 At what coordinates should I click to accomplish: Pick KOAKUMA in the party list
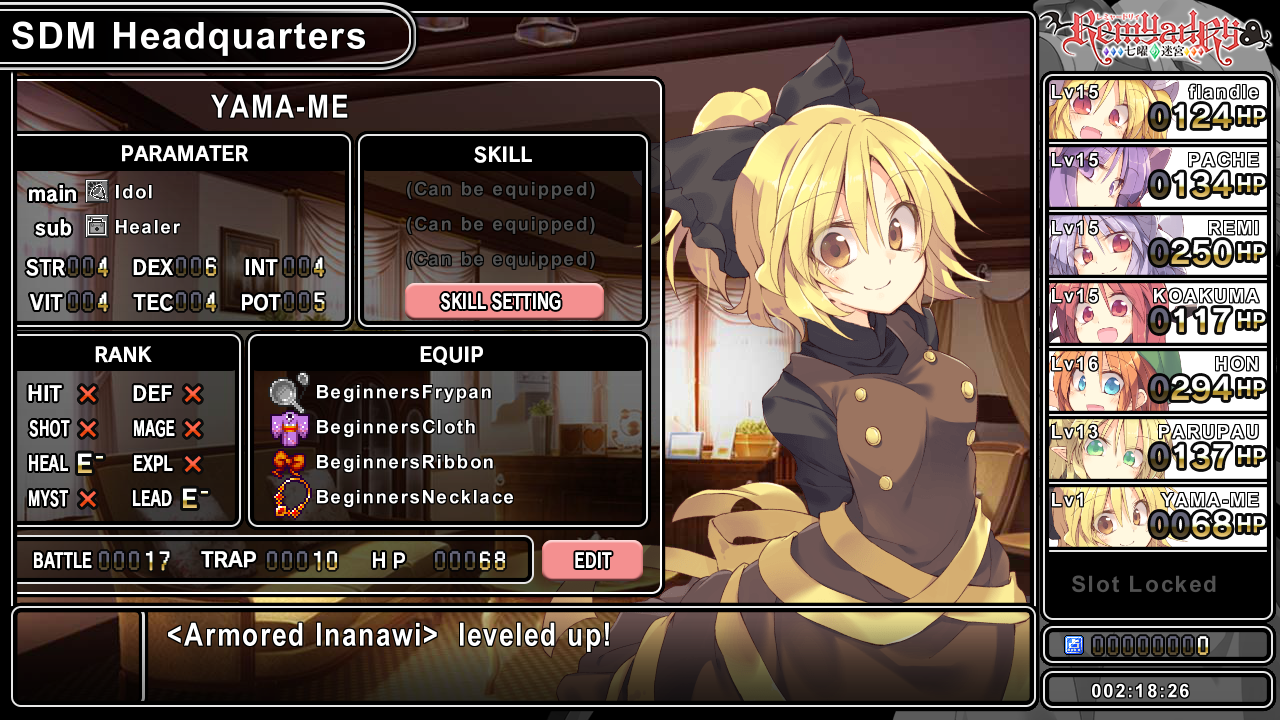point(1158,313)
